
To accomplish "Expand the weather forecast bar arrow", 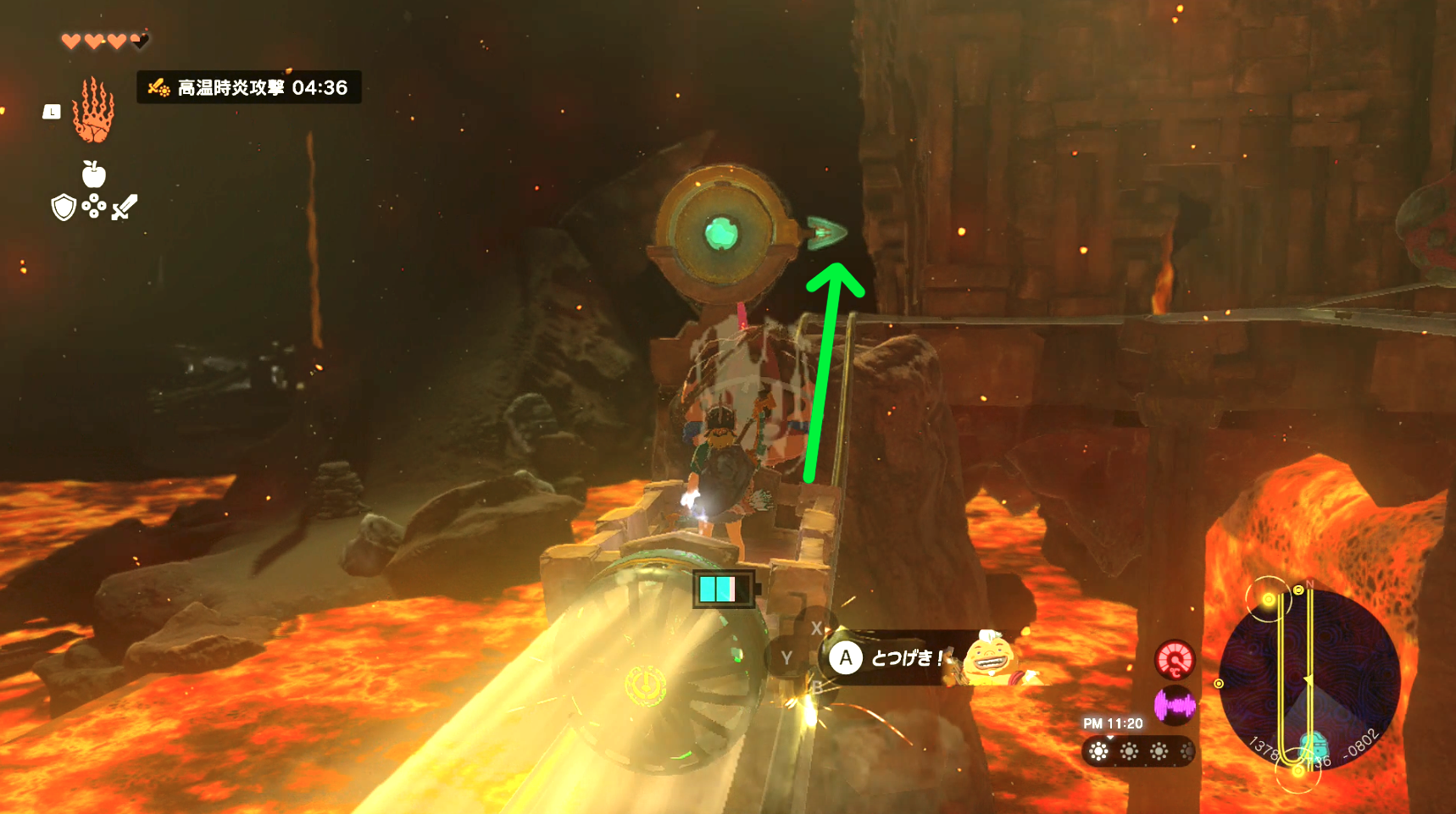I will [1110, 738].
